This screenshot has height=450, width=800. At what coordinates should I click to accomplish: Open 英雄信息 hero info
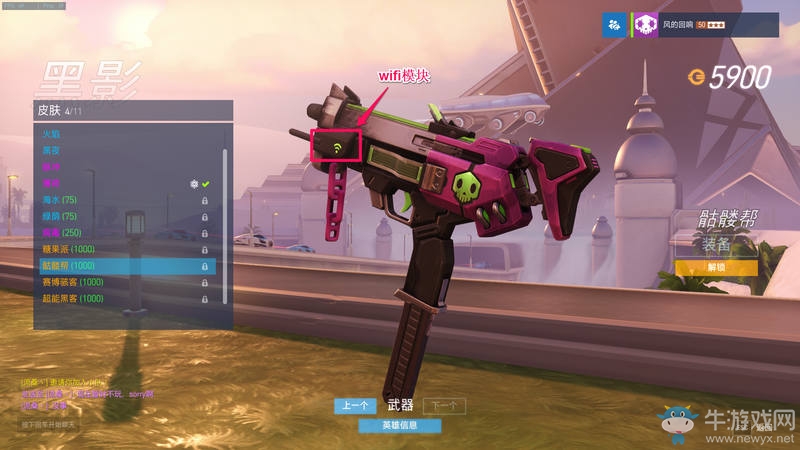tap(400, 425)
